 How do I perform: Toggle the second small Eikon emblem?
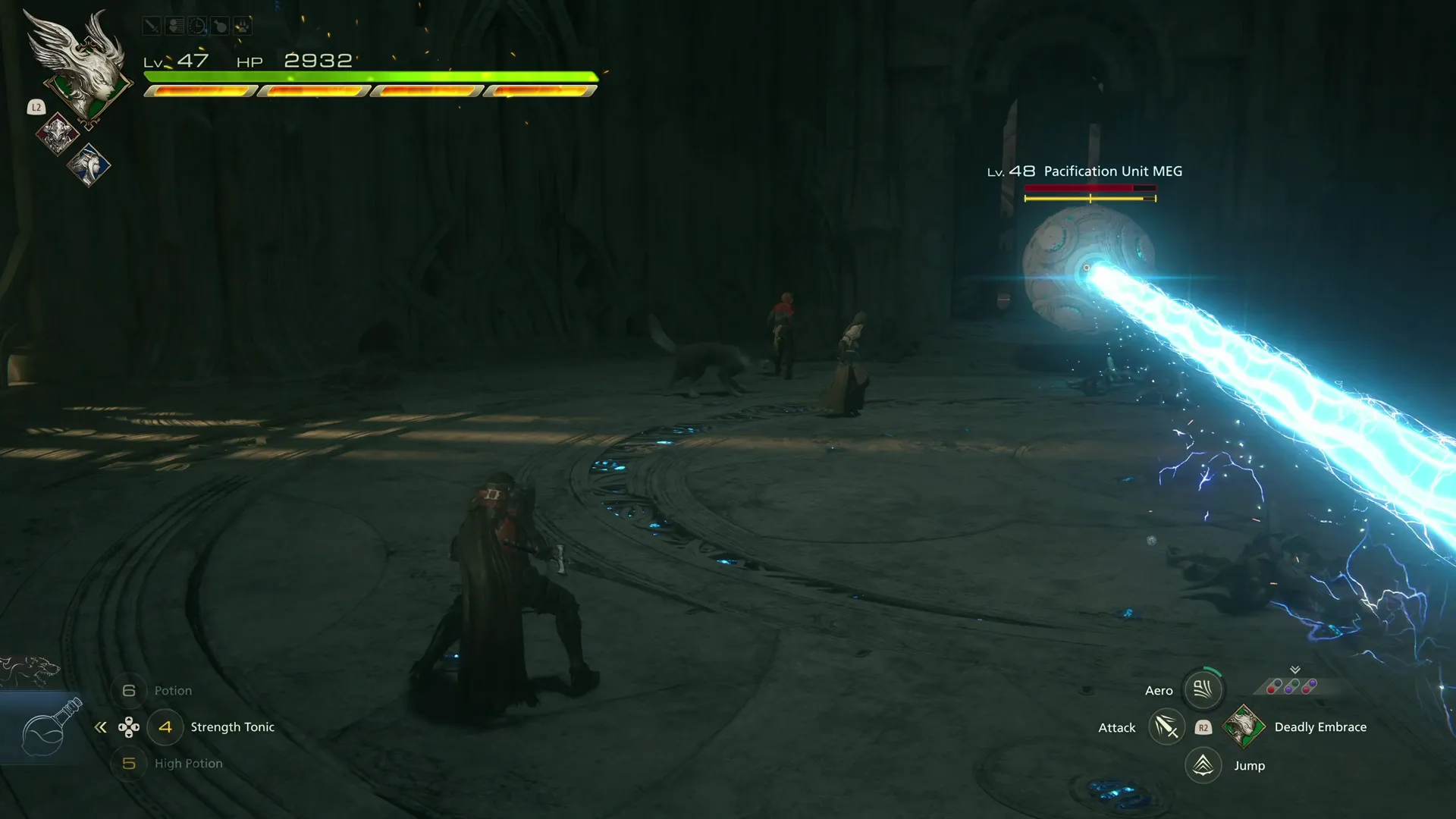[89, 165]
